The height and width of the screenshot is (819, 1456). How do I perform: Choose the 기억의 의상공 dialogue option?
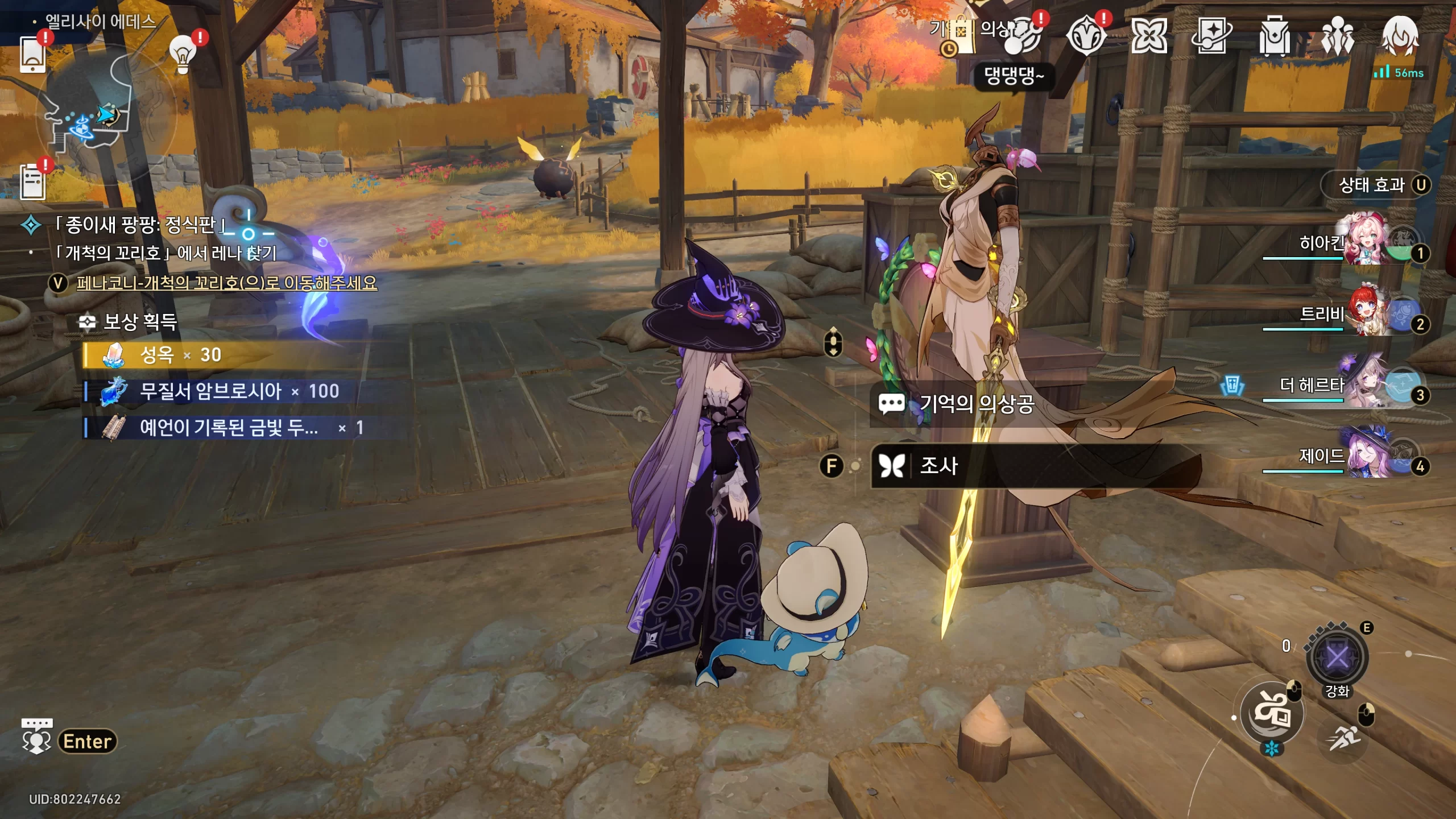coord(977,404)
